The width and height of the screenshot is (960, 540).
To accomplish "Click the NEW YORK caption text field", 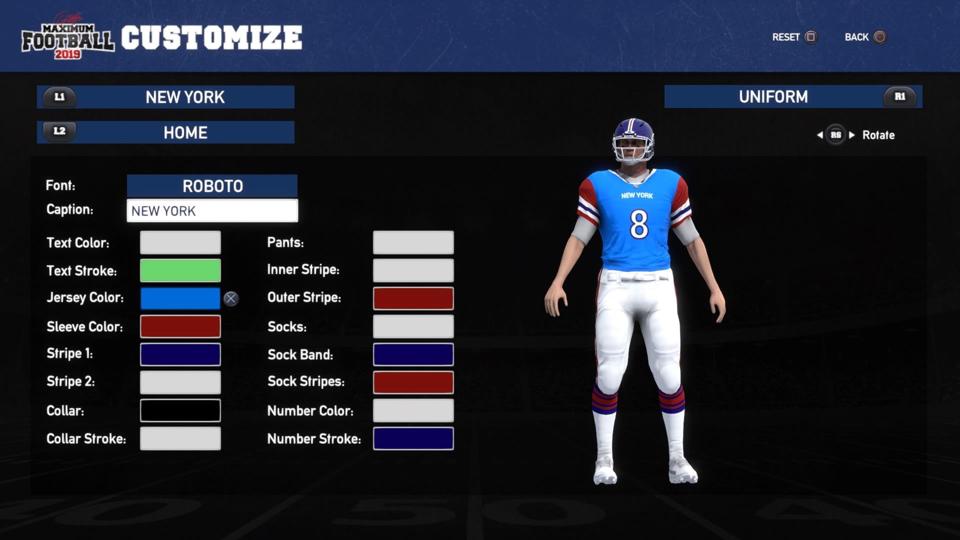I will (x=212, y=211).
